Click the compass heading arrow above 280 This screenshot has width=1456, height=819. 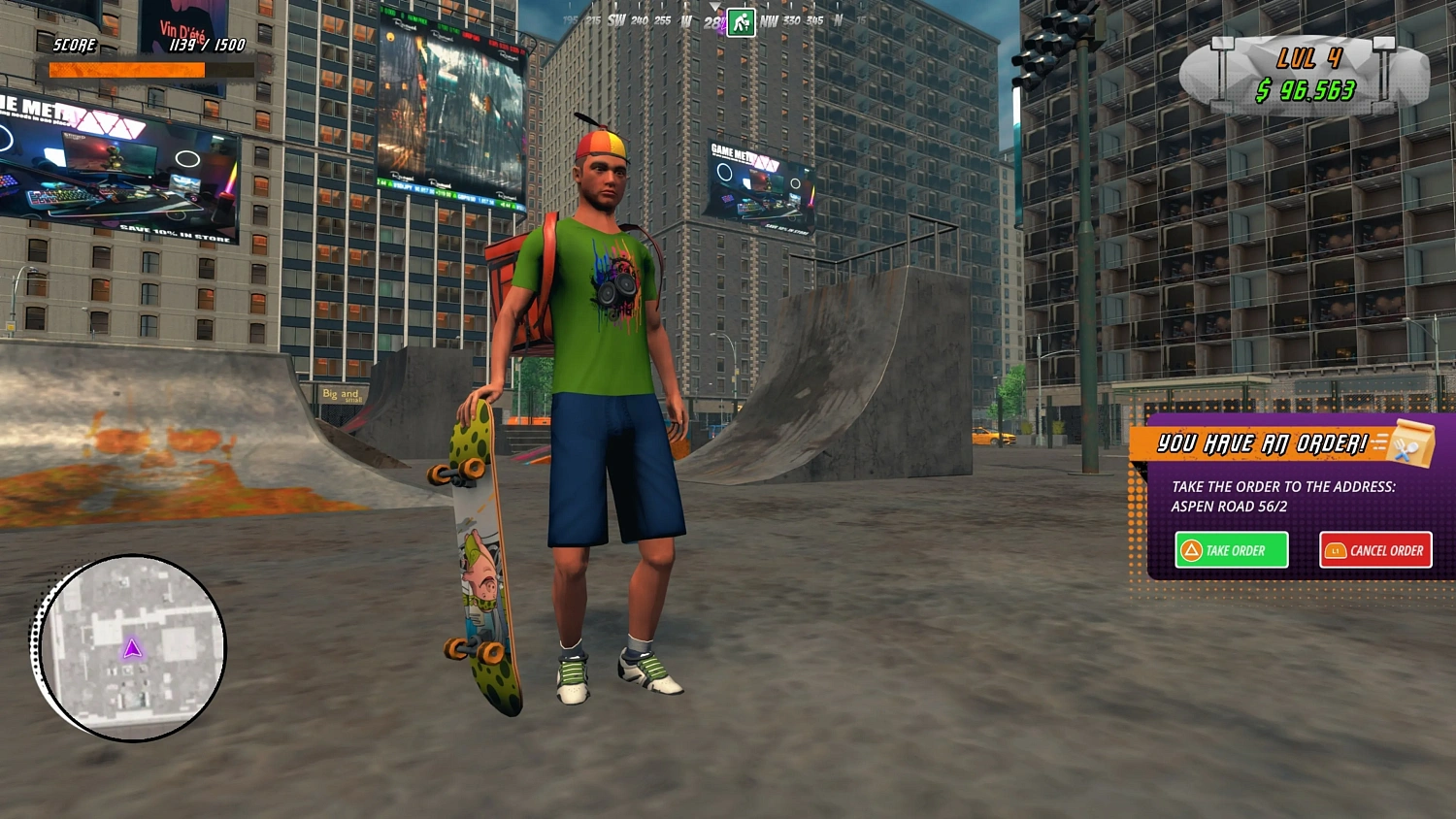coord(715,6)
